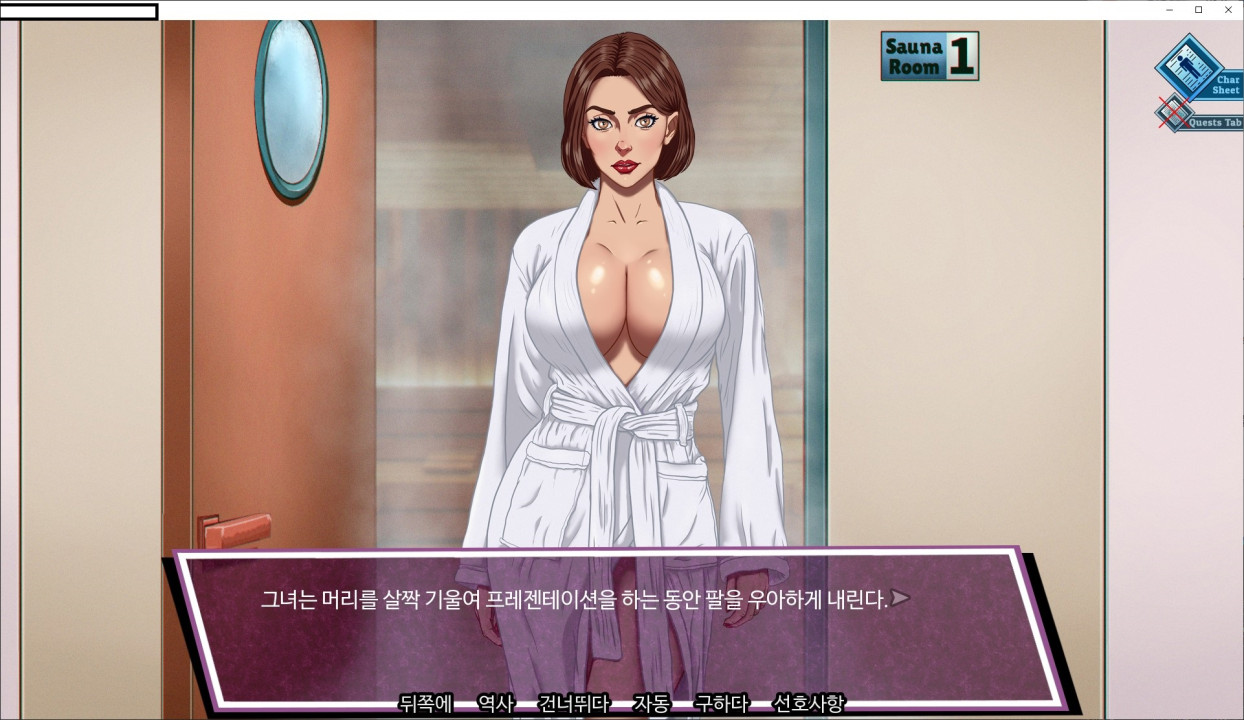The width and height of the screenshot is (1244, 720).
Task: Advance dialogue with the arrow indicator
Action: (x=901, y=599)
